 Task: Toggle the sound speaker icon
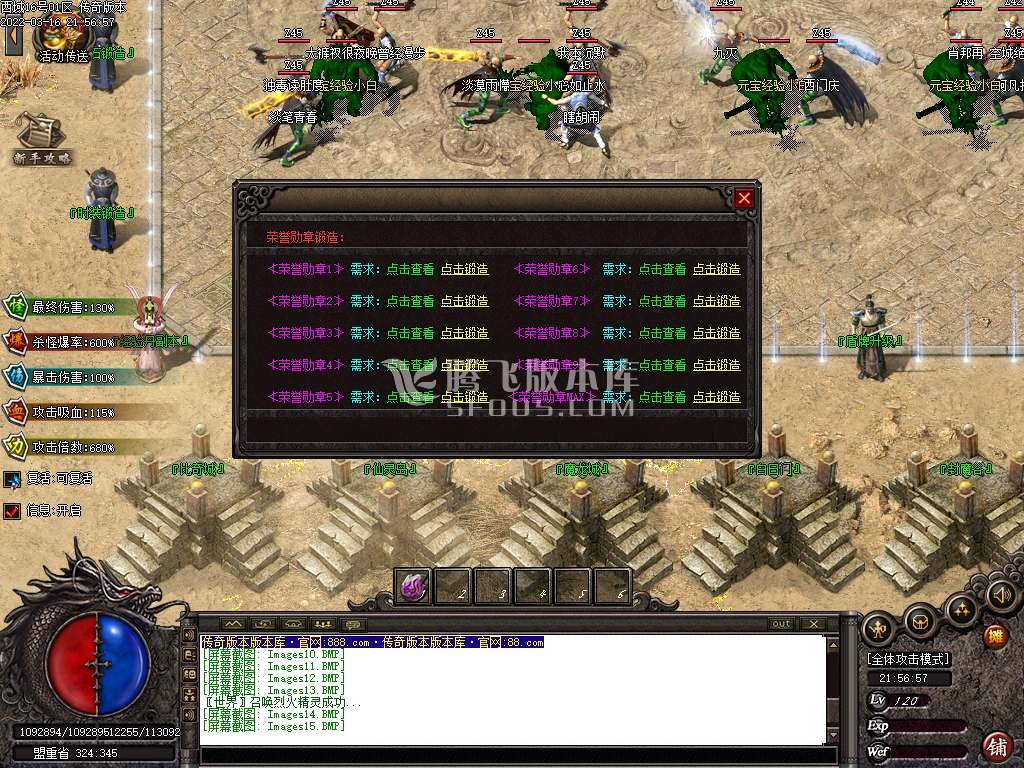pos(1001,596)
